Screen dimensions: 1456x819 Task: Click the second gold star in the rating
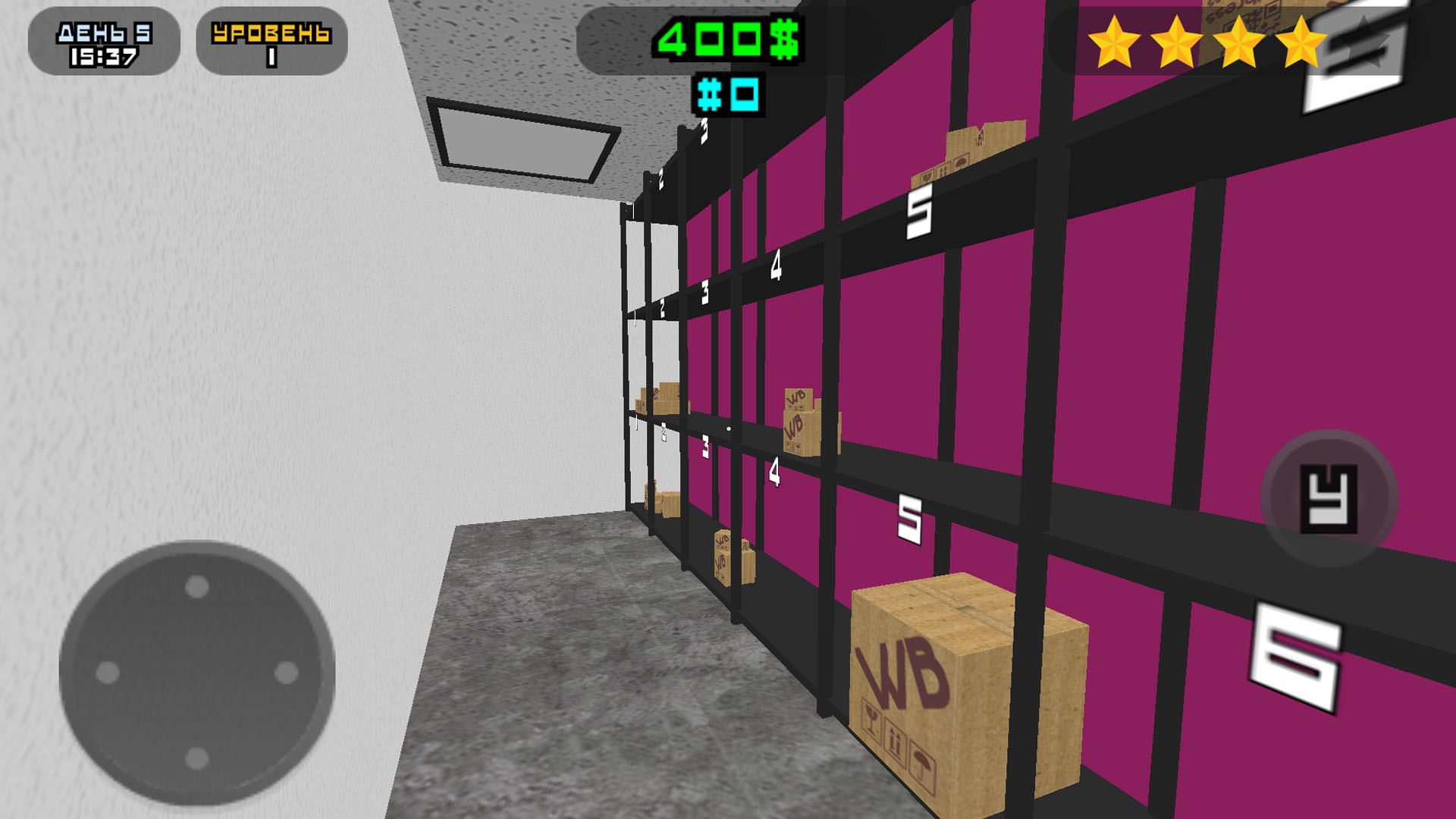pyautogui.click(x=1176, y=42)
